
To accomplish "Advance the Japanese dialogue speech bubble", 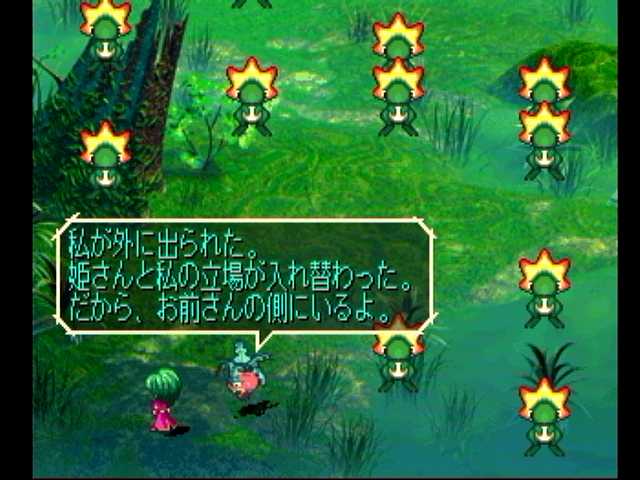I will coord(245,275).
